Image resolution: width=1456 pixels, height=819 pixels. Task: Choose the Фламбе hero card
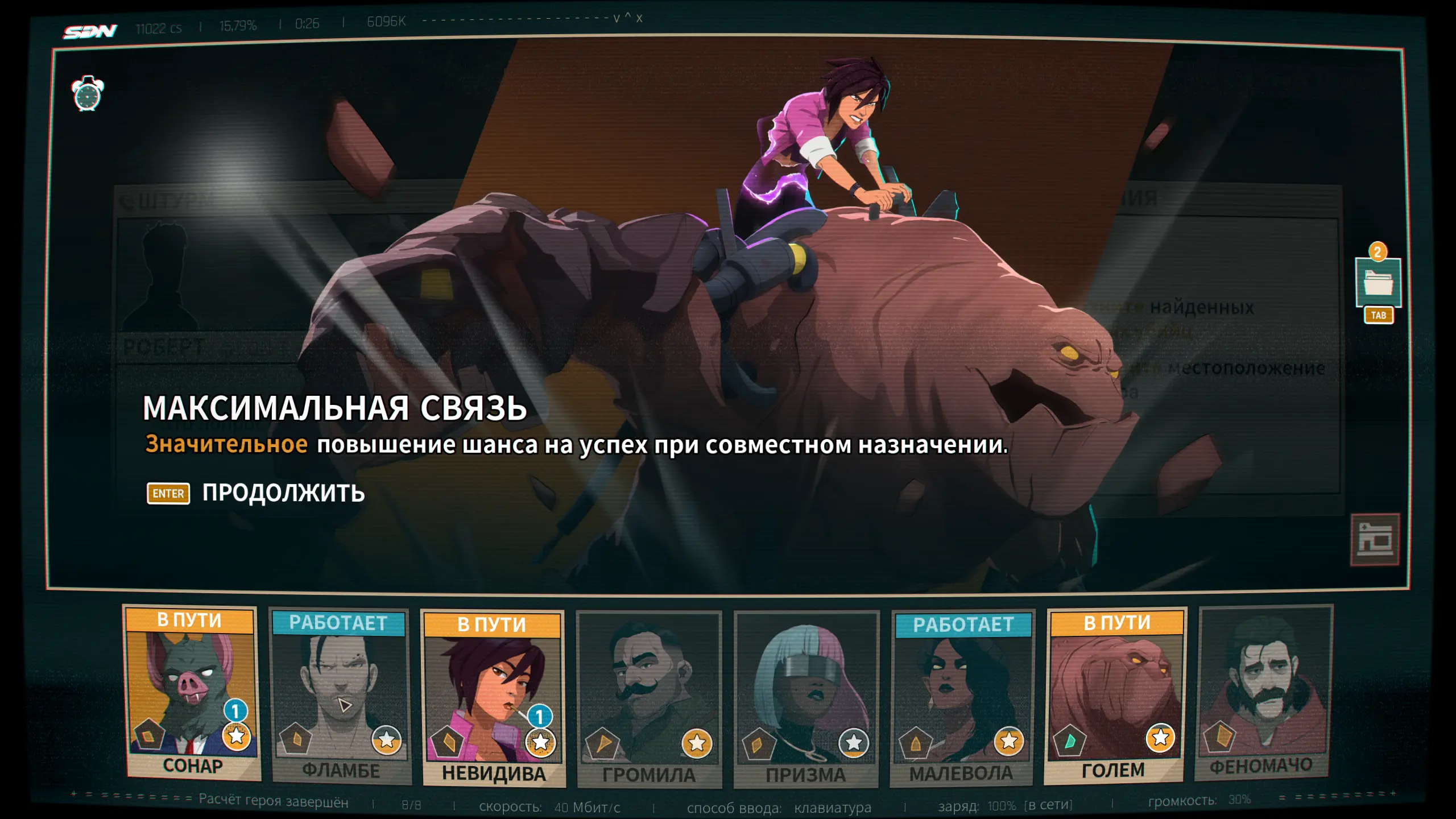(340, 696)
